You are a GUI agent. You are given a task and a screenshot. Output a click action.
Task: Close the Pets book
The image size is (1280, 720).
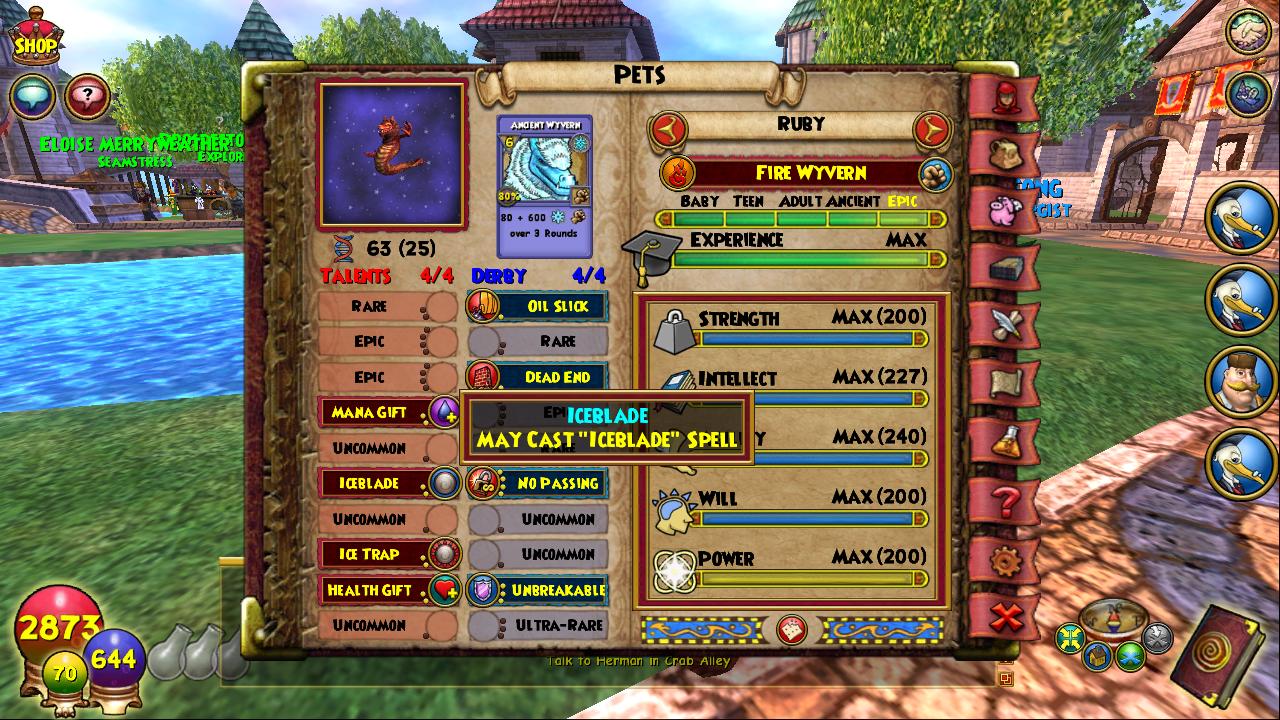click(x=1006, y=616)
